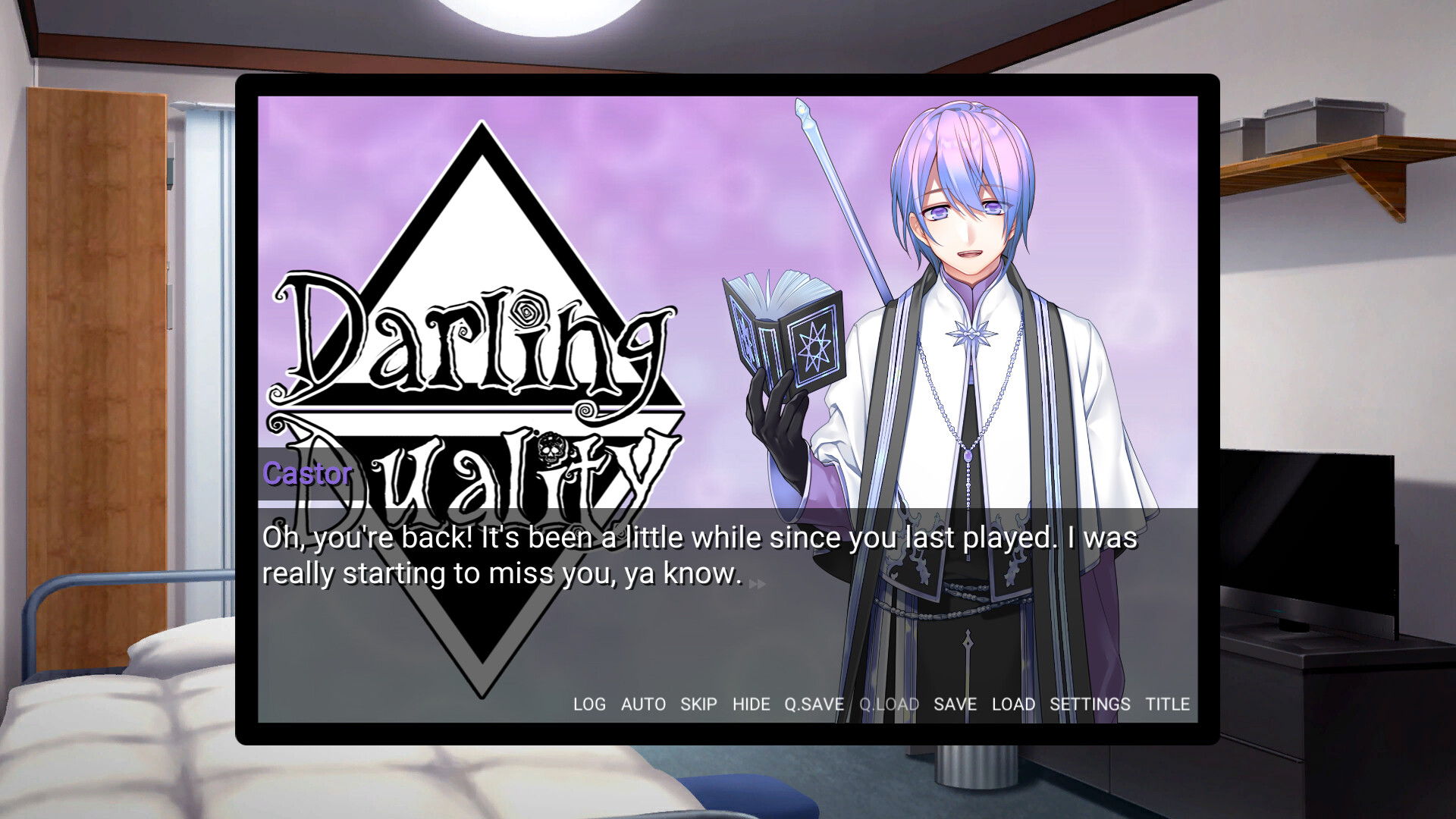1456x819 pixels.
Task: Click the star clasp at Castor's collar
Action: click(x=971, y=332)
